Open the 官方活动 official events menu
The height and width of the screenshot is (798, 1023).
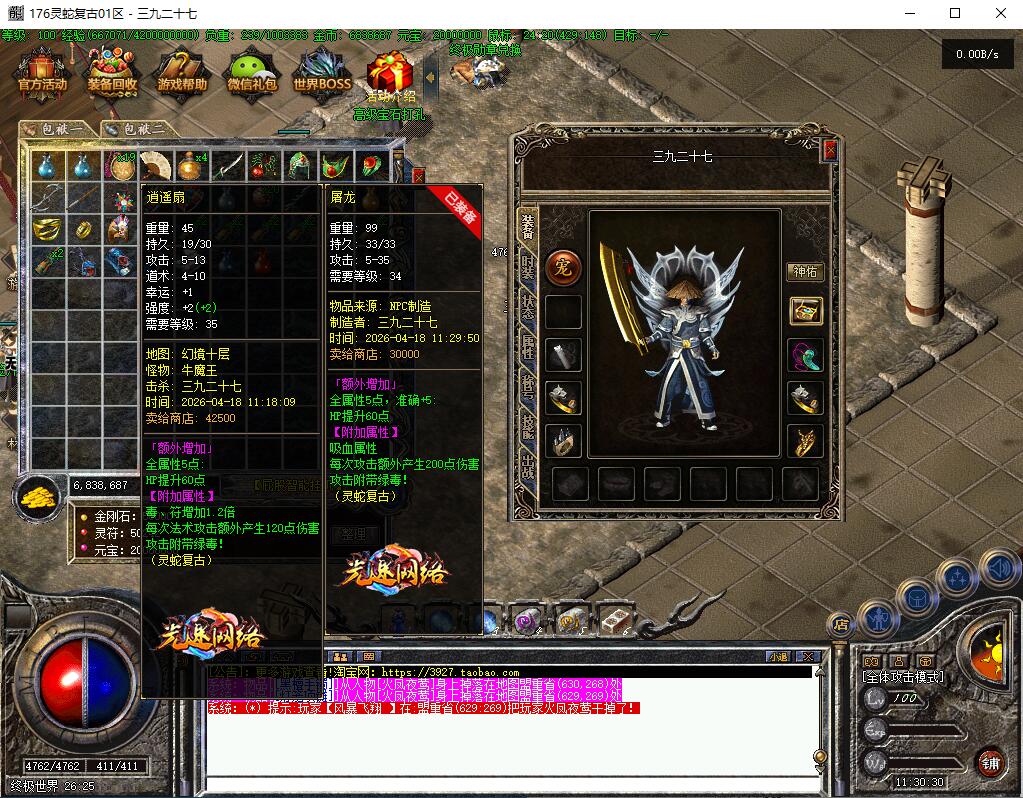[42, 72]
